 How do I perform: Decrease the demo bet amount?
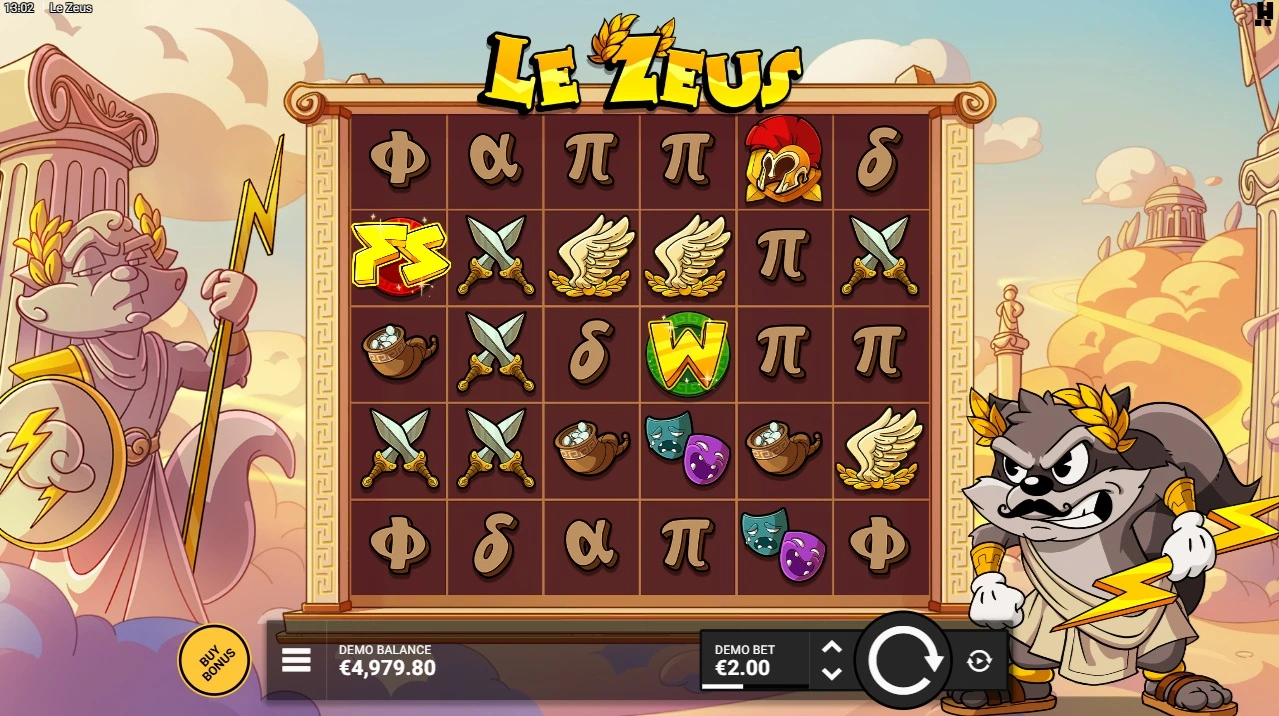[831, 673]
